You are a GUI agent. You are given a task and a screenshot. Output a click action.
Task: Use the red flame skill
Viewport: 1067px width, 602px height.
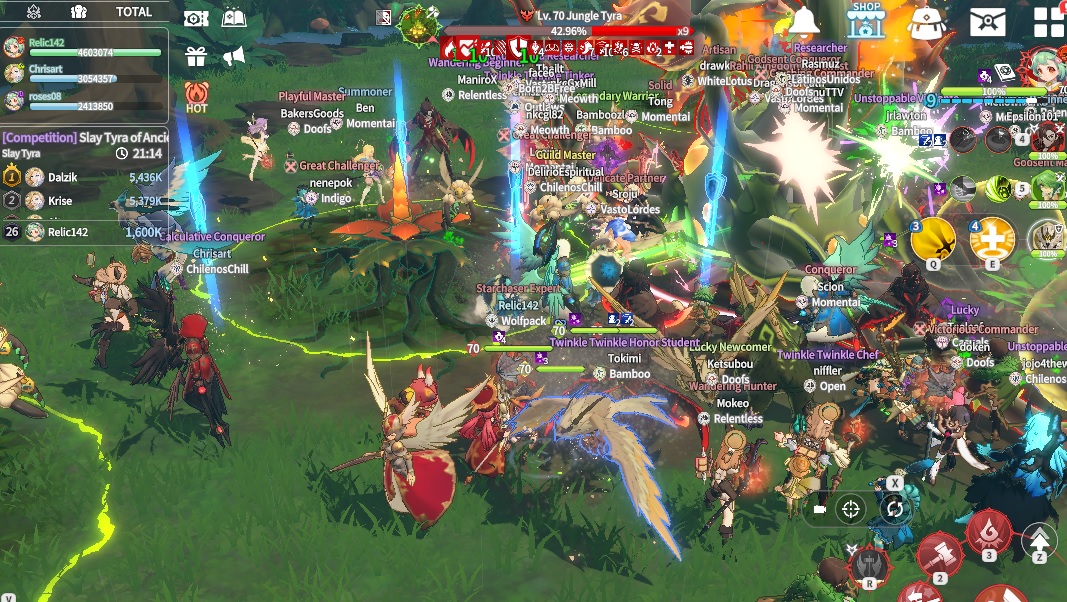[988, 532]
